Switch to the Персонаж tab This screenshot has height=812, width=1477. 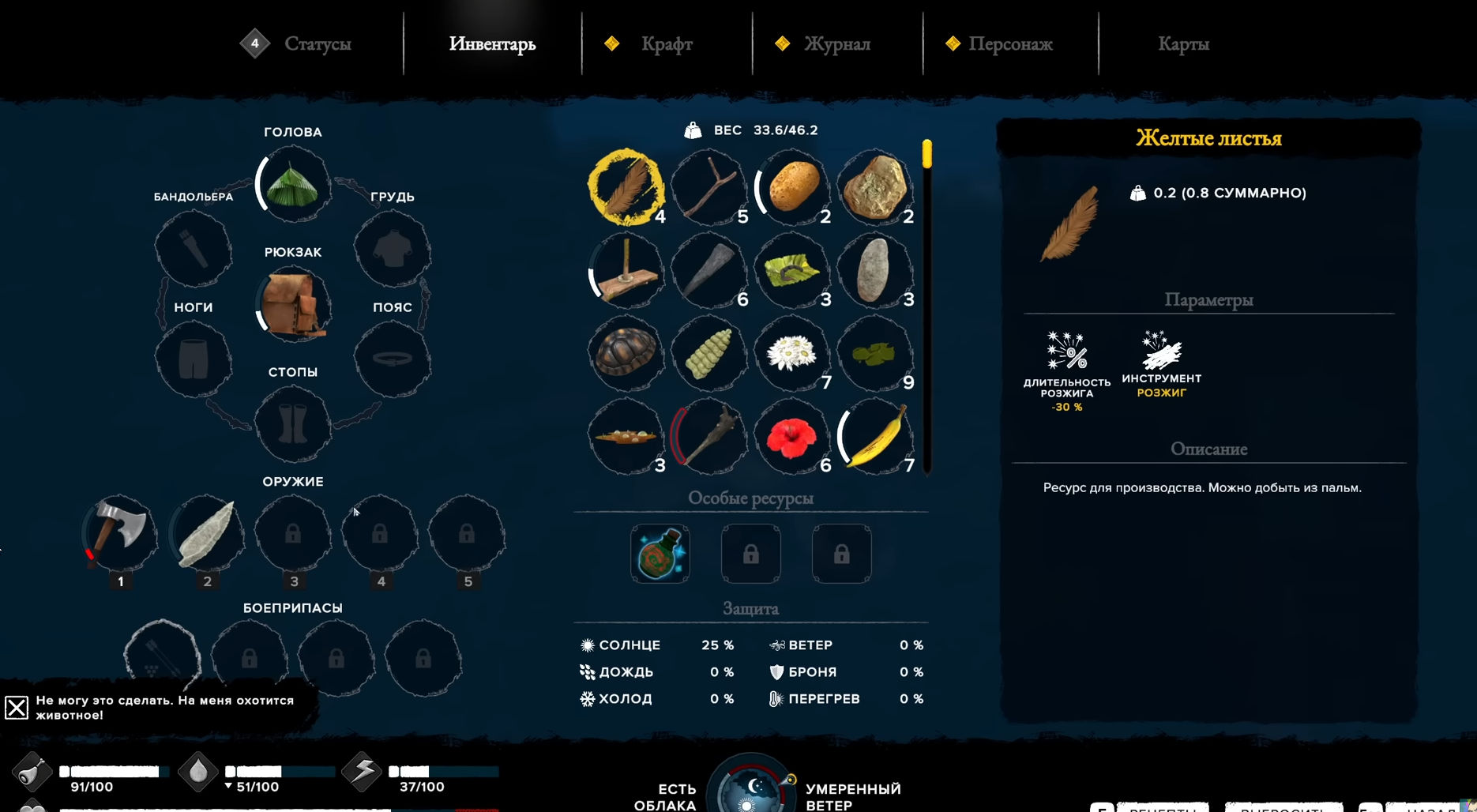(1010, 44)
